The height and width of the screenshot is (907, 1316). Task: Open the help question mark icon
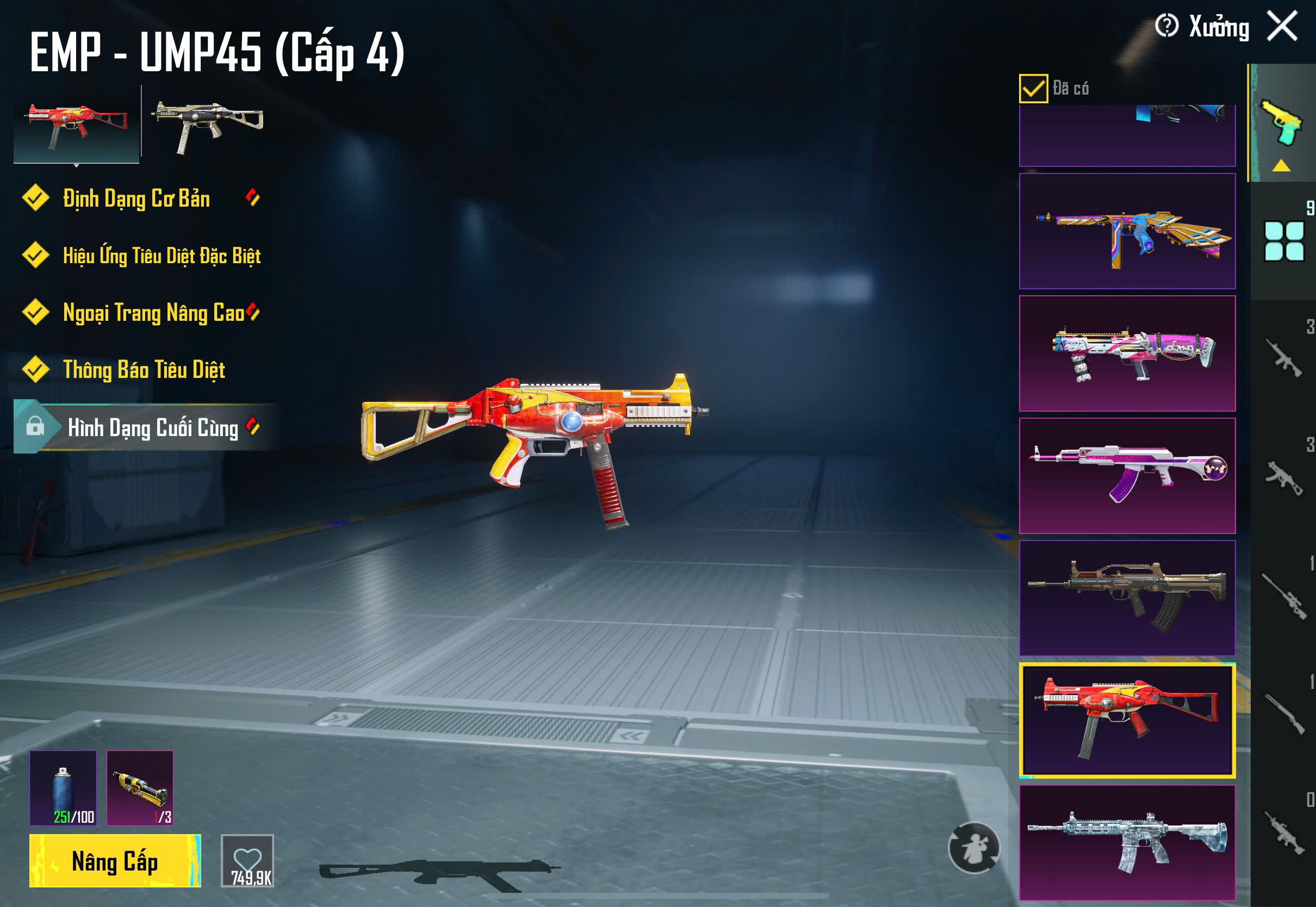pos(1166,26)
